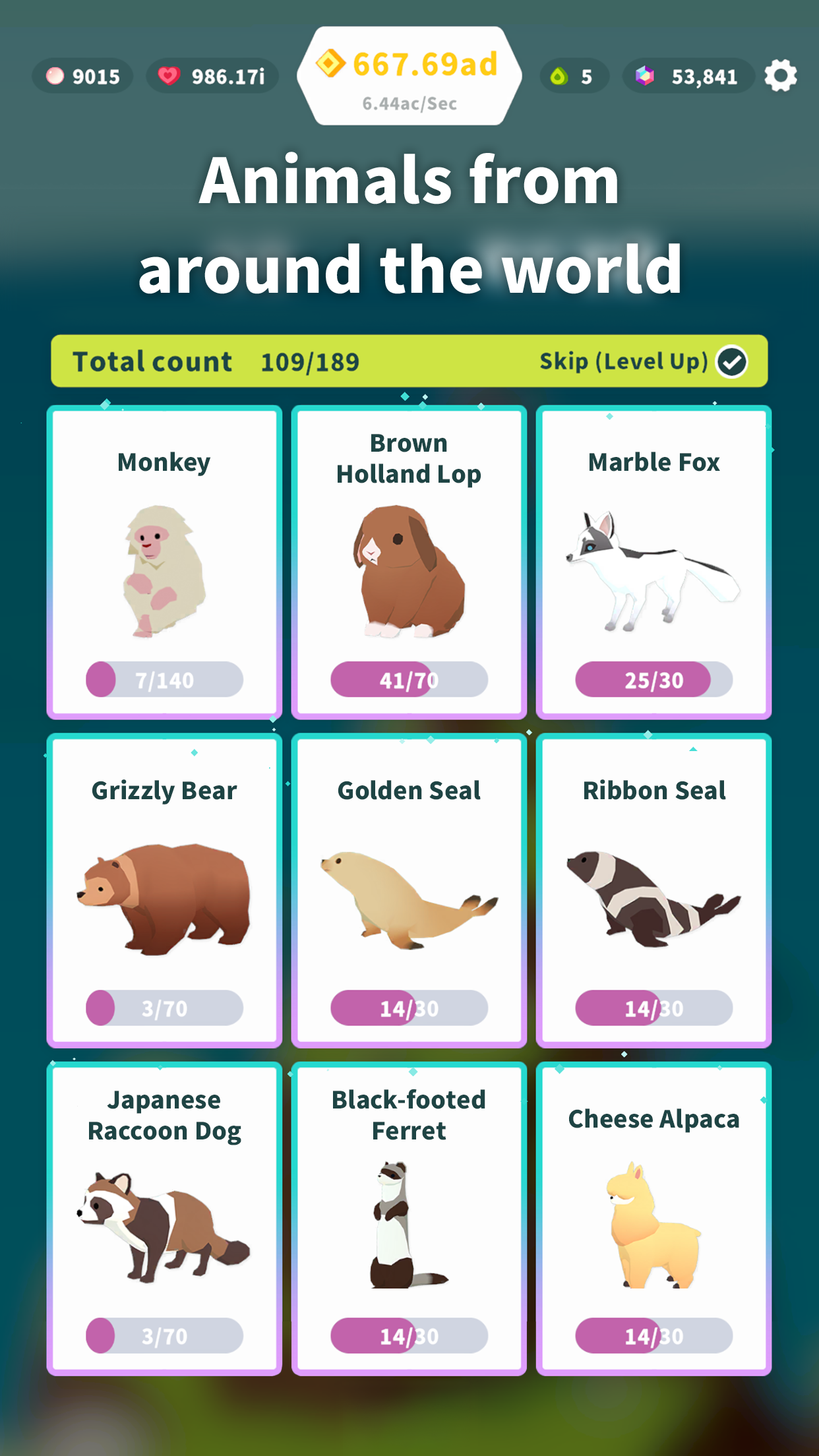Image resolution: width=819 pixels, height=1456 pixels.
Task: Tap the pink heart currency counter
Action: (212, 76)
